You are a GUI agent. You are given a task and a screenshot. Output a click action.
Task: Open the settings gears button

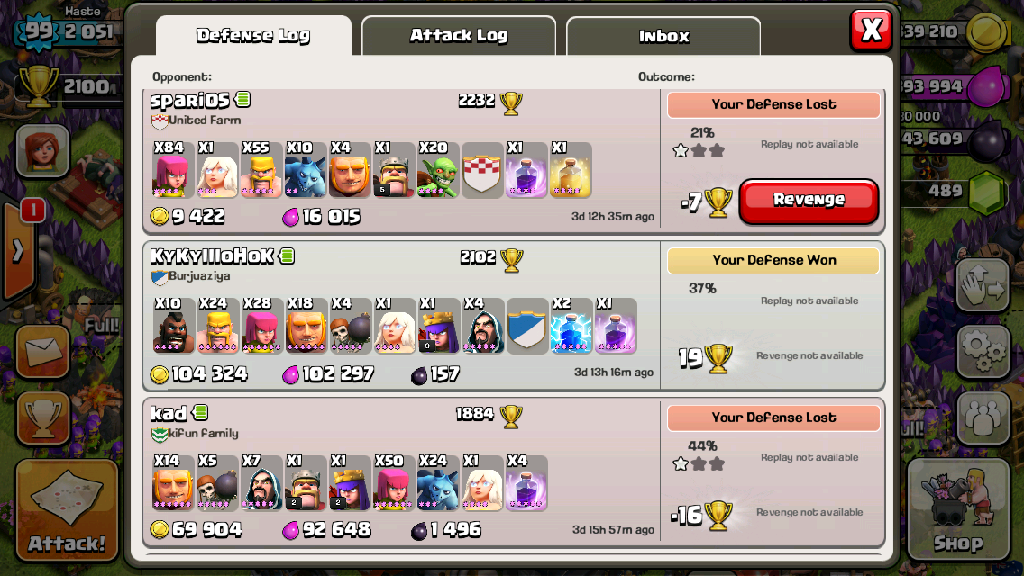point(984,350)
